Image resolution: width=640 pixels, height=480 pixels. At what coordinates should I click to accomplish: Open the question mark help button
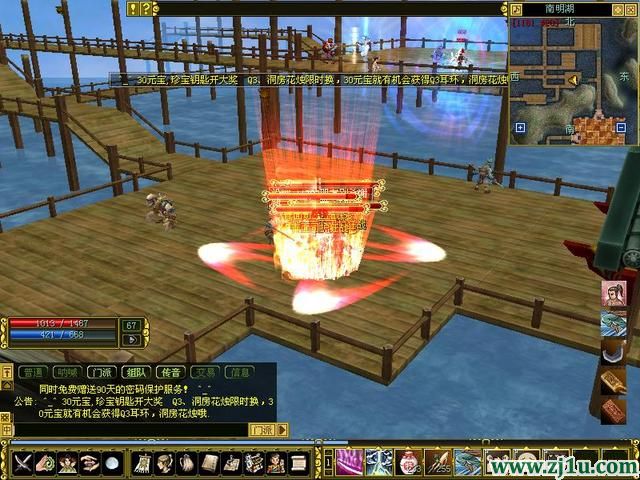148,8
